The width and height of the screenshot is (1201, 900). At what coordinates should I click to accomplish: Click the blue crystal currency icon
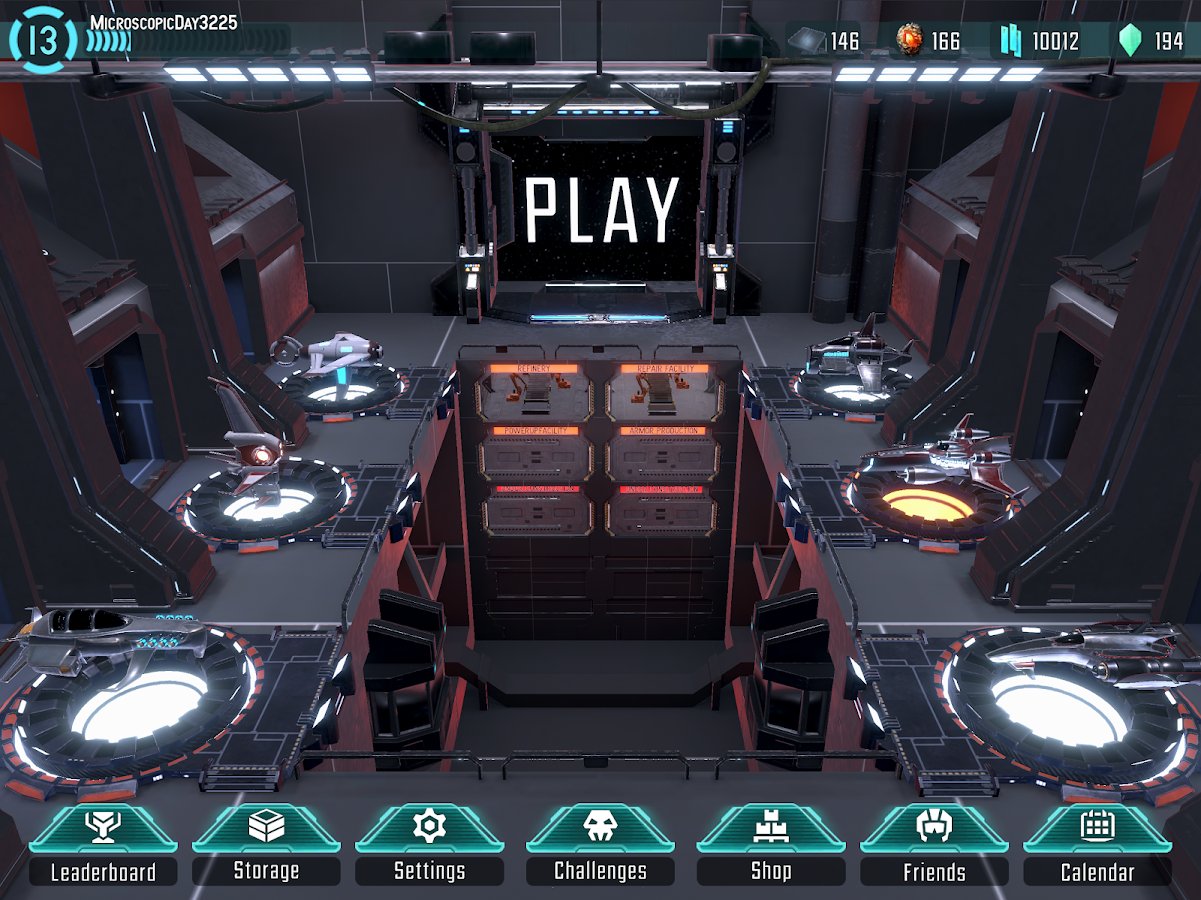tap(1011, 41)
